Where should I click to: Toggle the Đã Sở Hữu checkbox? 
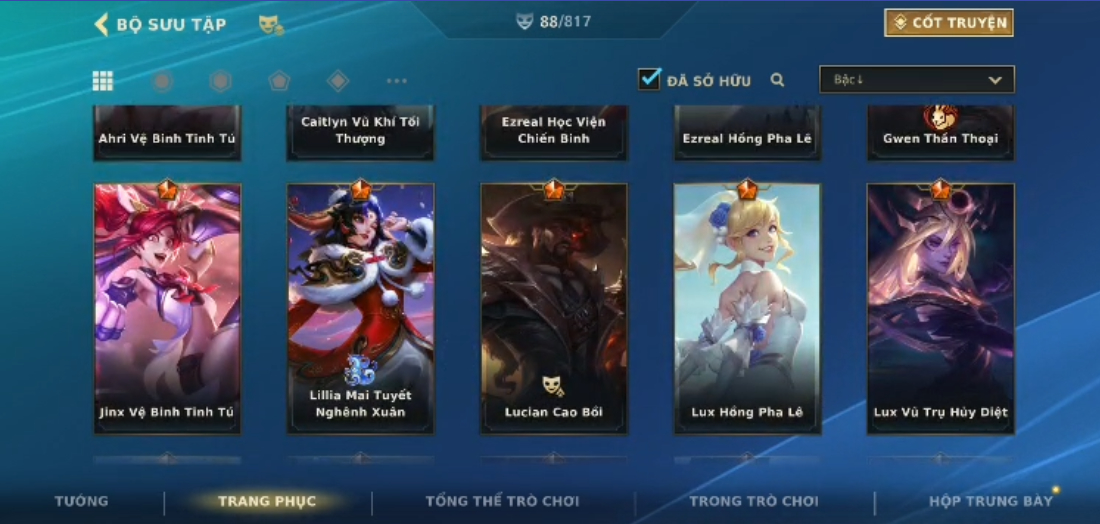(x=650, y=79)
